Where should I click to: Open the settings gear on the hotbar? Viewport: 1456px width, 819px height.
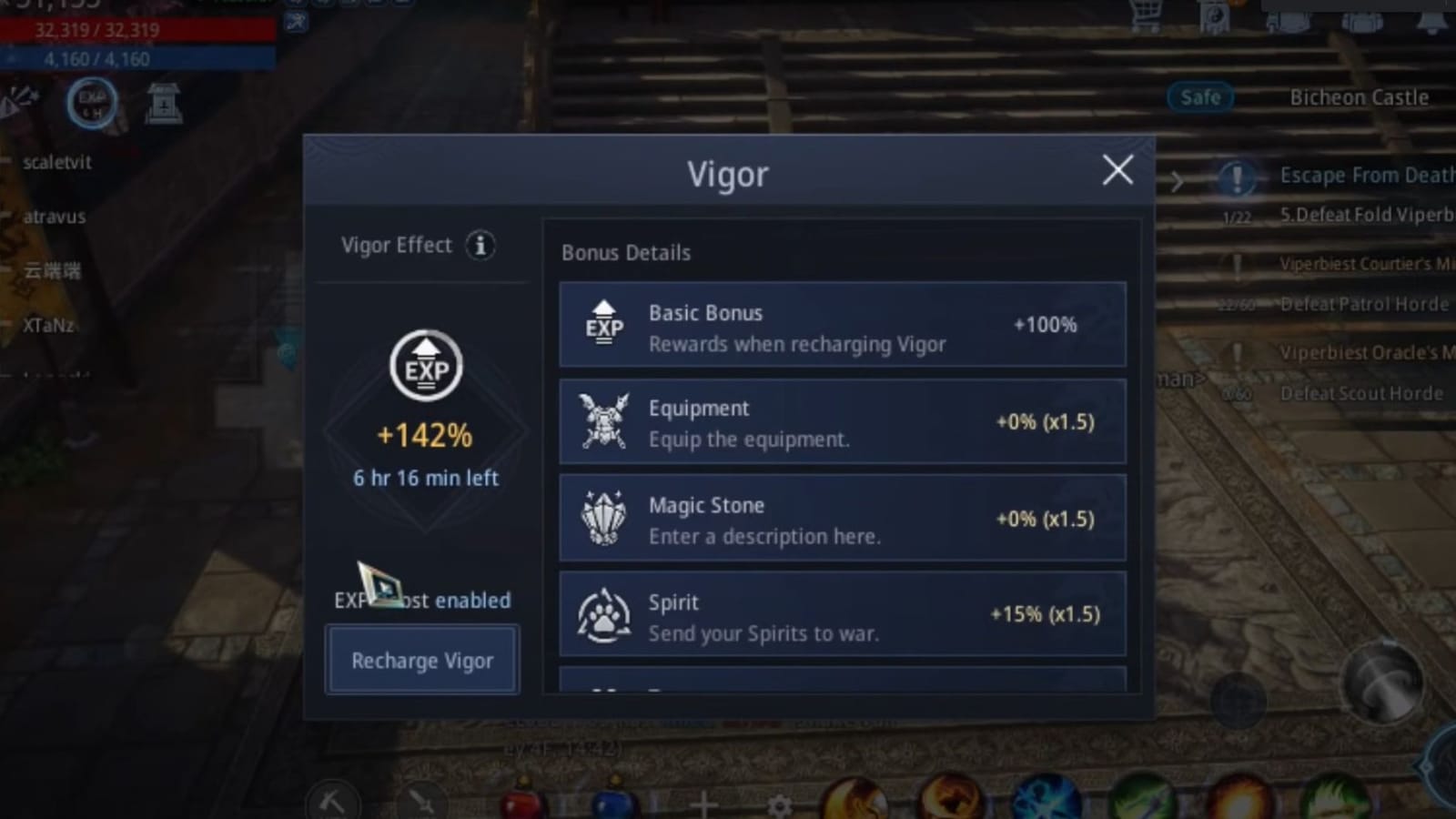pyautogui.click(x=781, y=804)
